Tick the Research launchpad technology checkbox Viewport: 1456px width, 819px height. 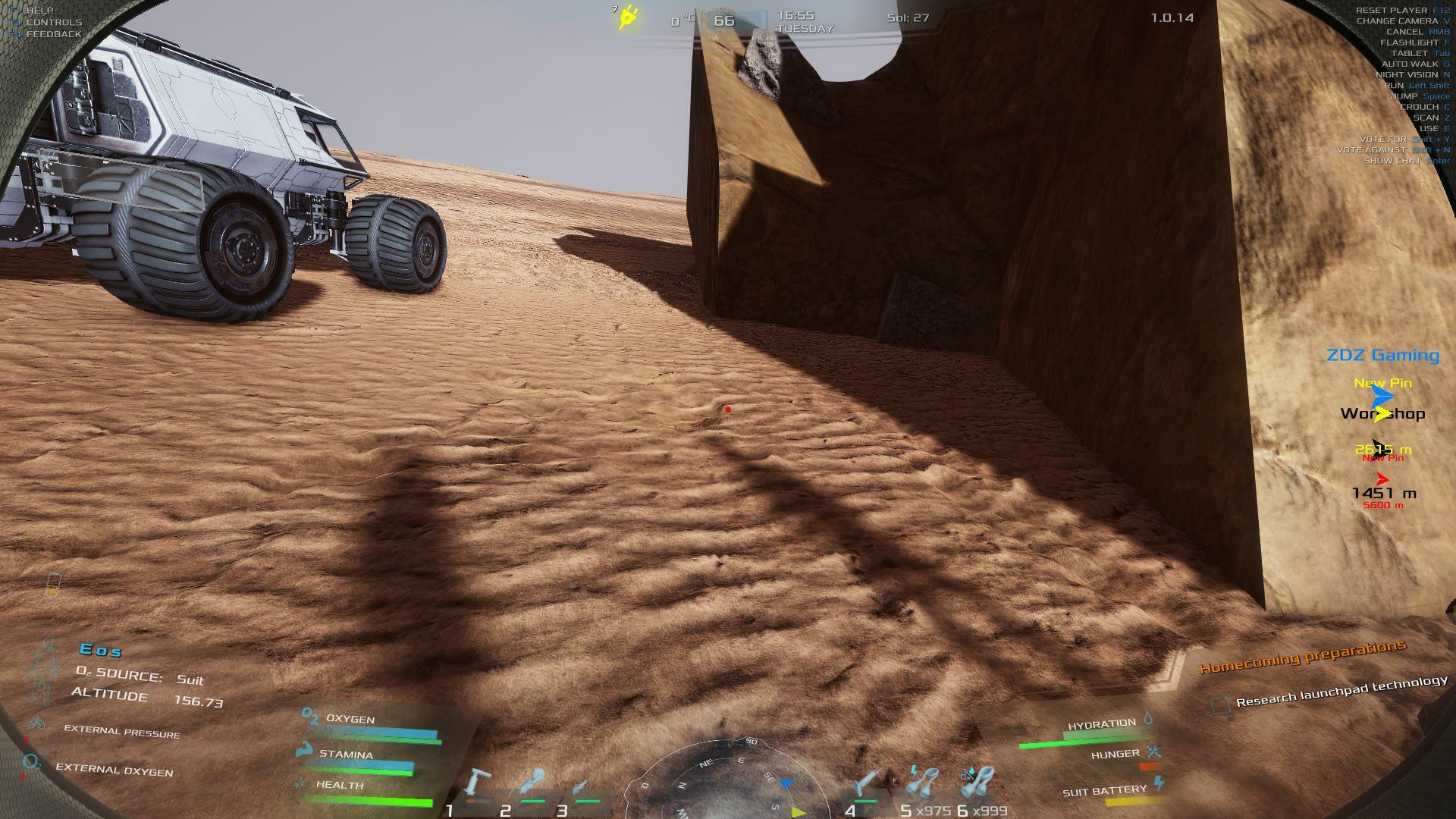[x=1219, y=705]
